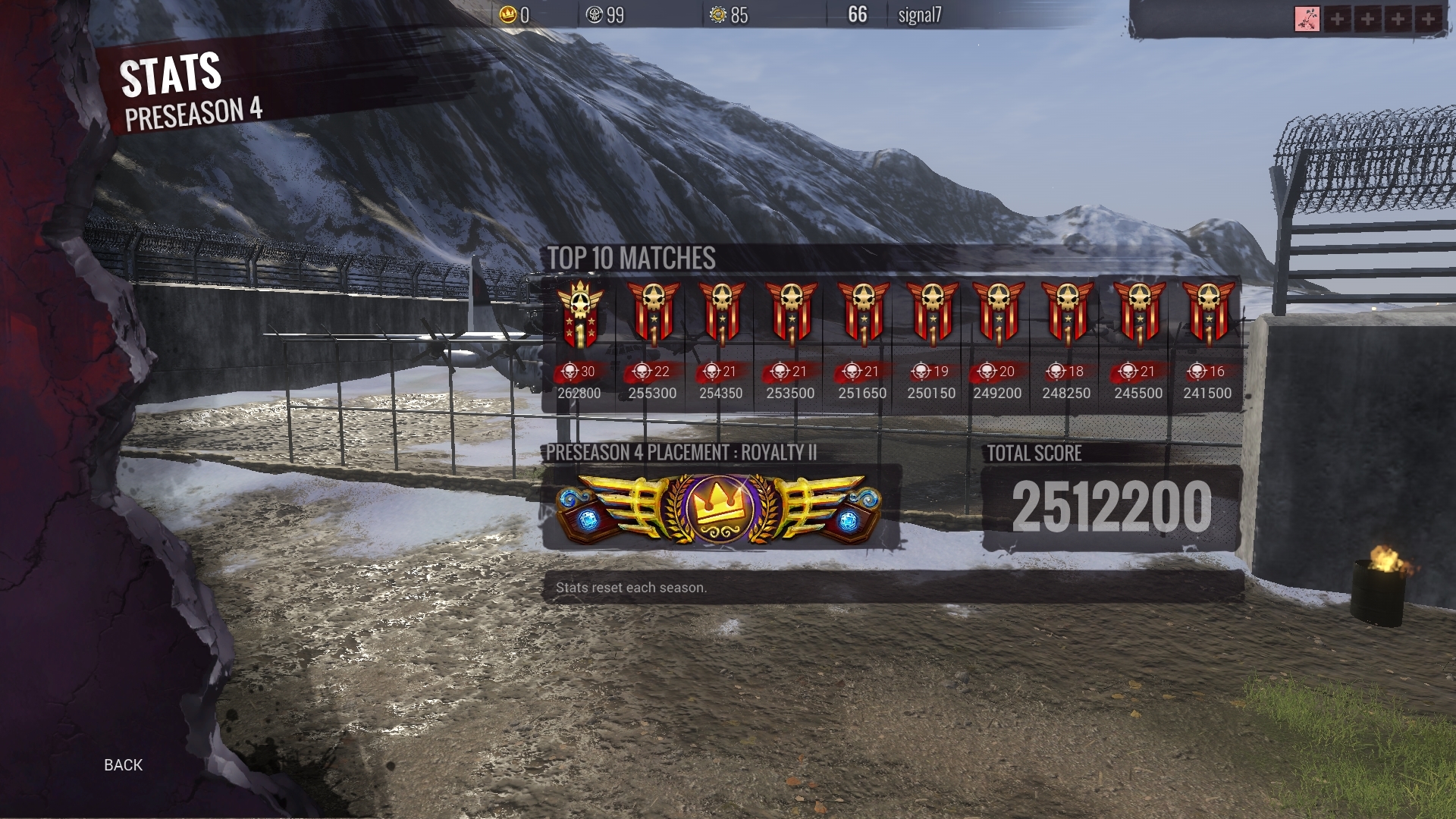The height and width of the screenshot is (819, 1456).
Task: Select the top match scoring 262800
Action: pos(580,343)
